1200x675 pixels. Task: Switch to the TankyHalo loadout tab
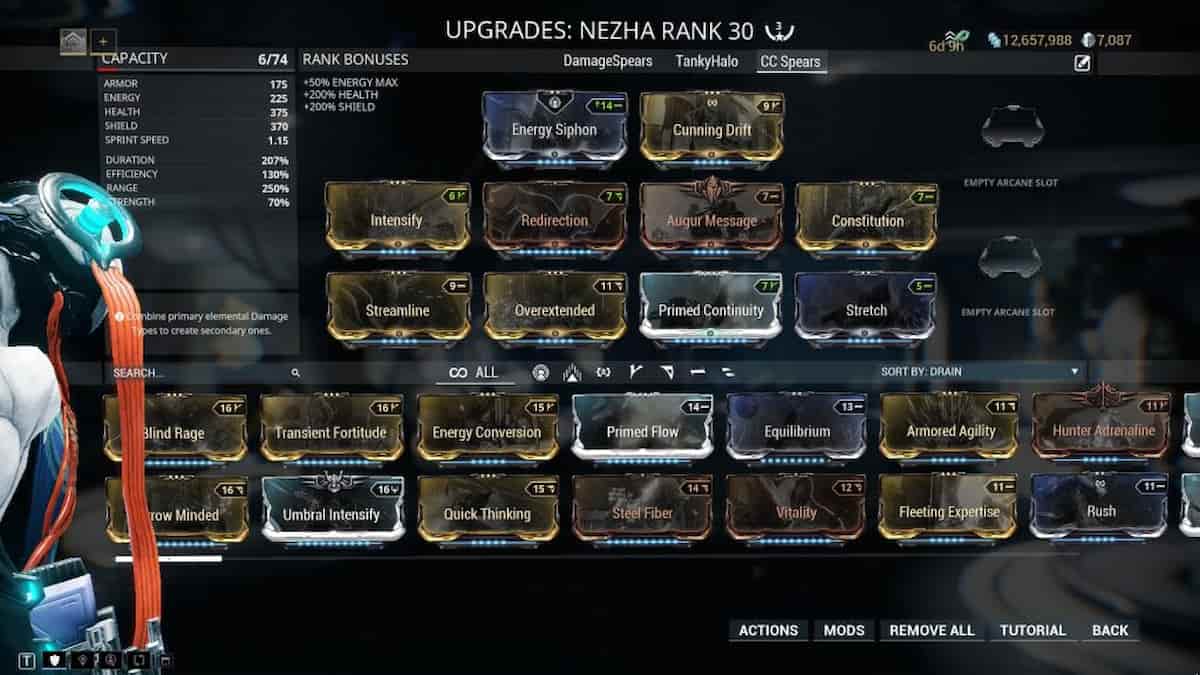coord(706,62)
